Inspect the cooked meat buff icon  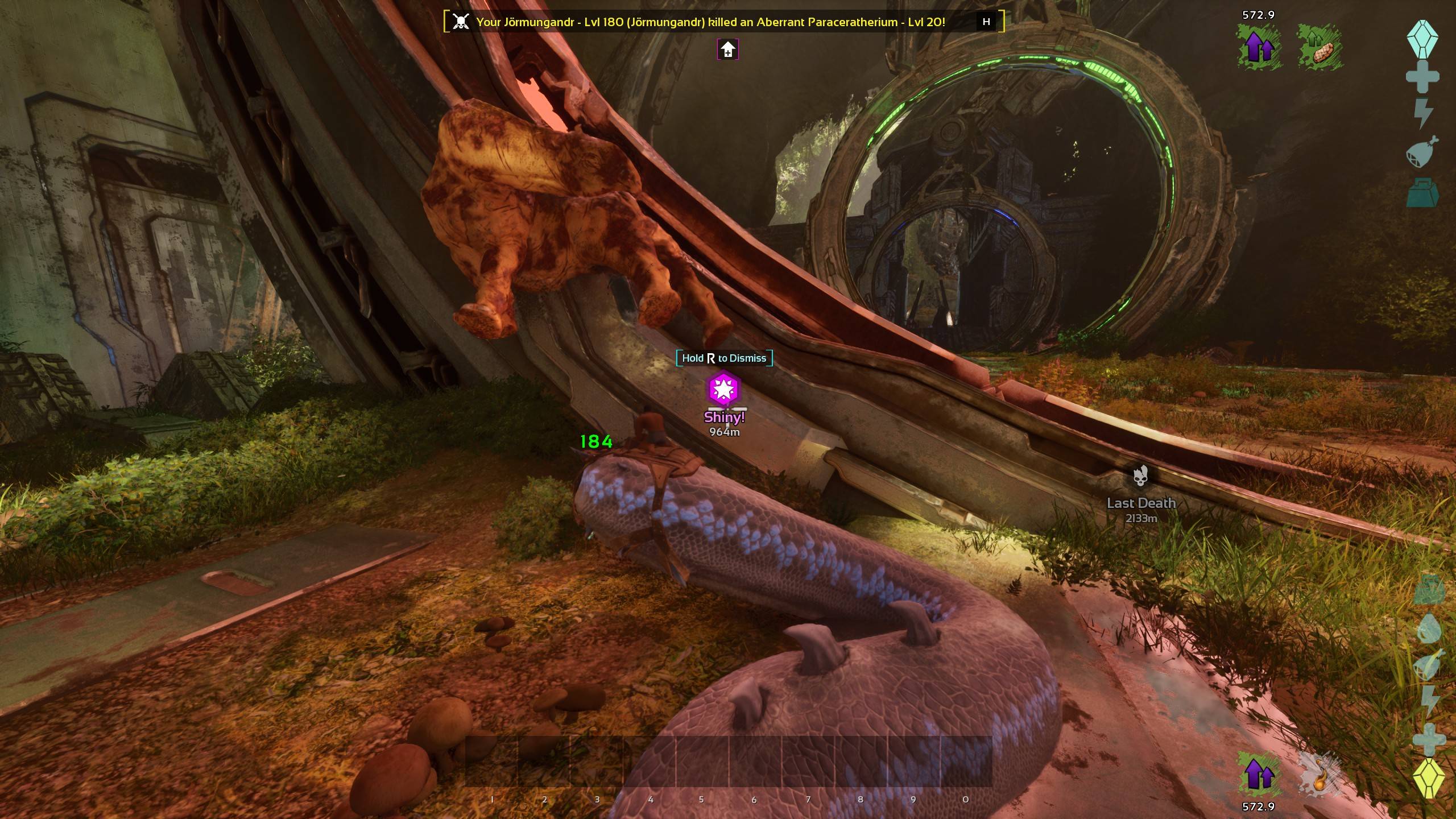pos(1319,48)
